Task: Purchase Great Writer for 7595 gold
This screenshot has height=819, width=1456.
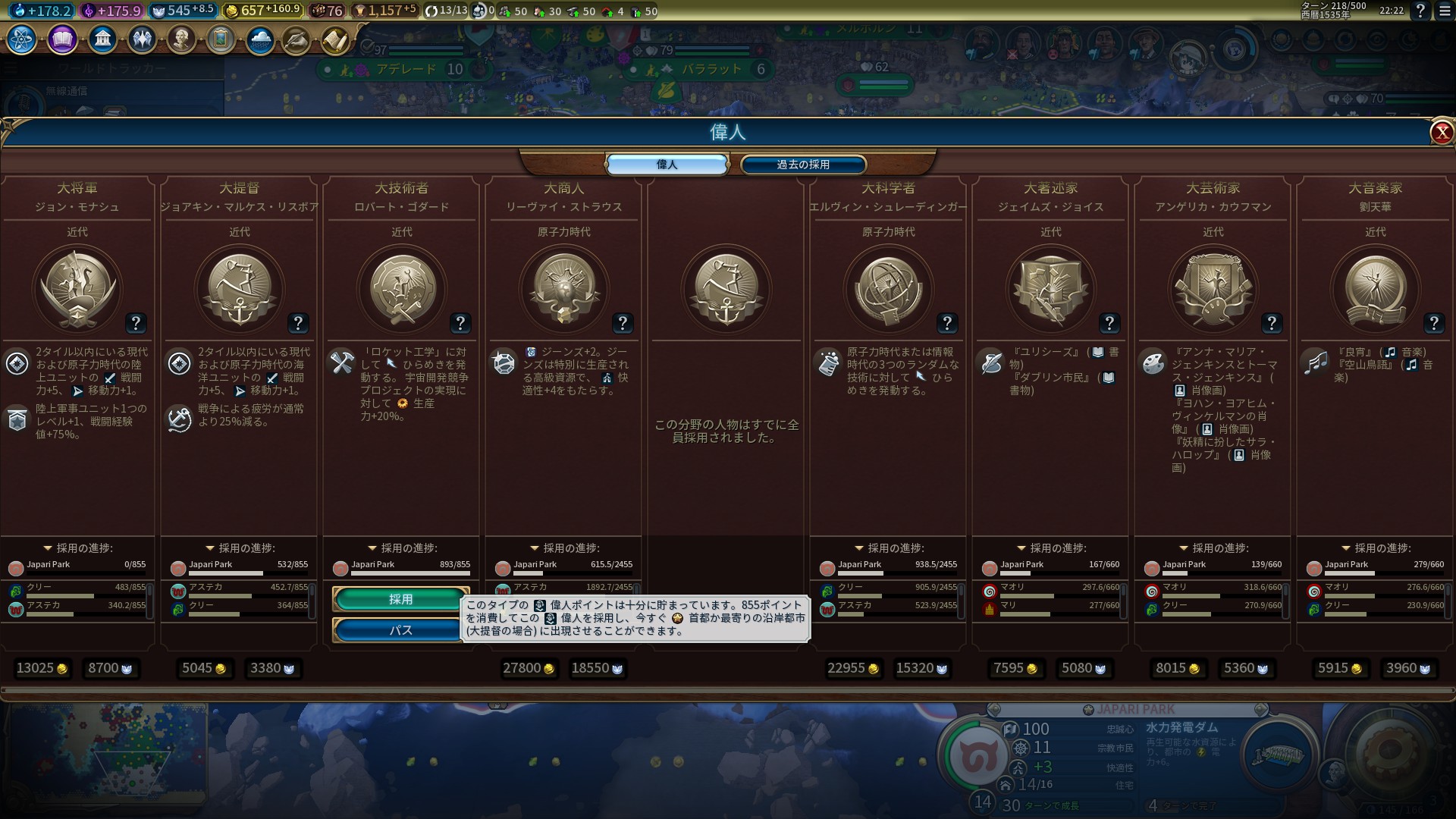Action: tap(1015, 668)
